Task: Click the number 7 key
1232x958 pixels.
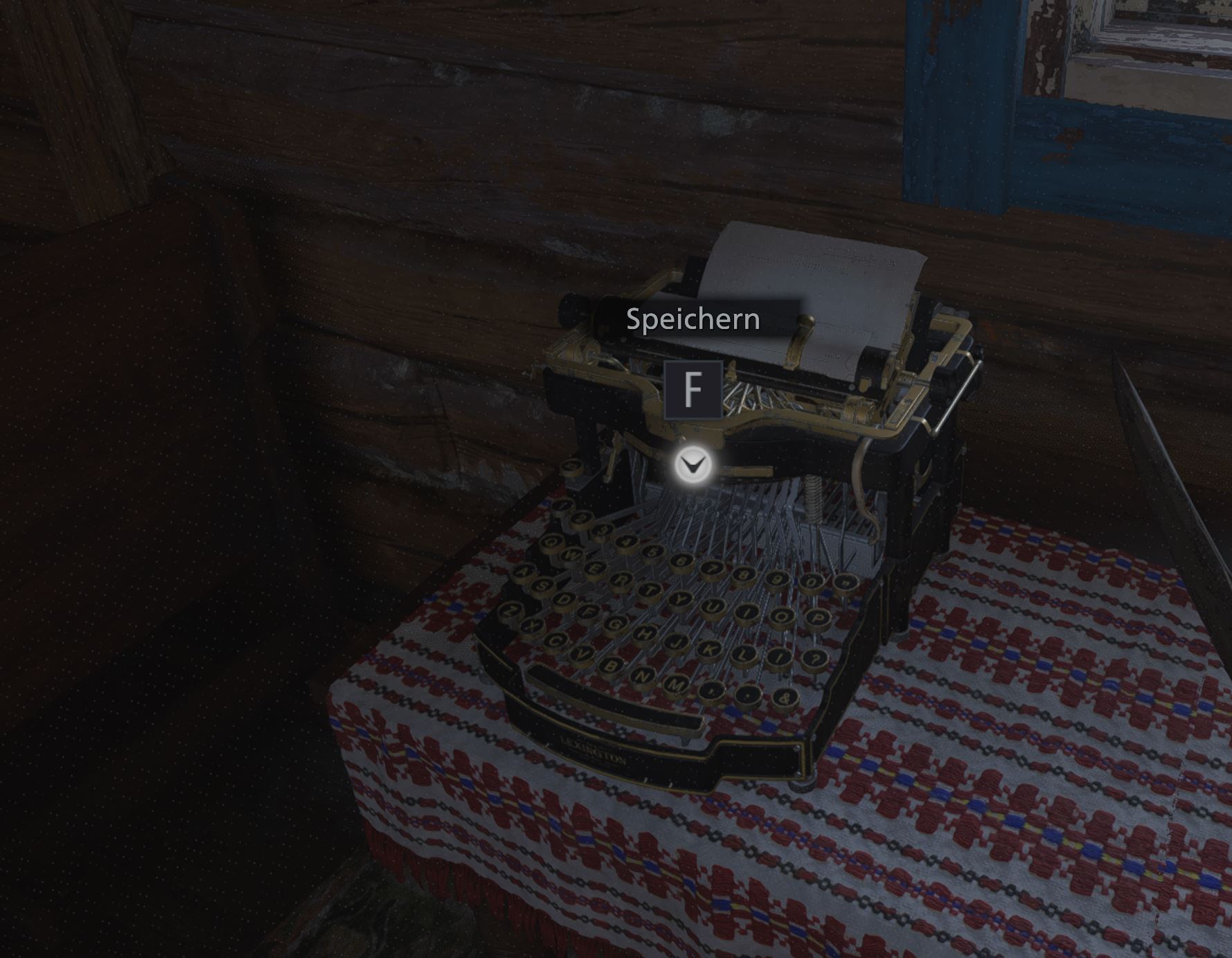Action: tap(713, 568)
